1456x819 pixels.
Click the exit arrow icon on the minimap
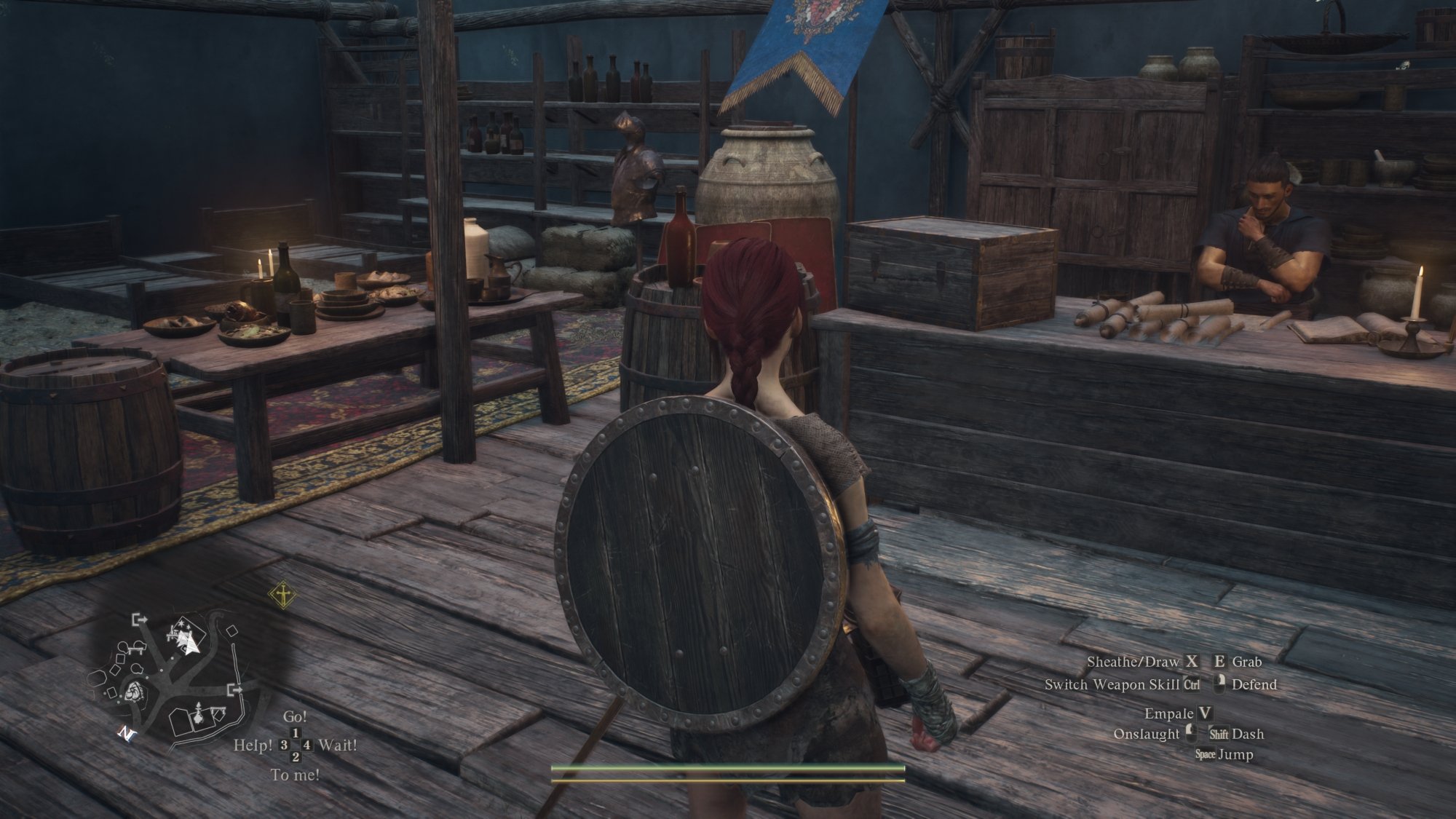tap(139, 620)
